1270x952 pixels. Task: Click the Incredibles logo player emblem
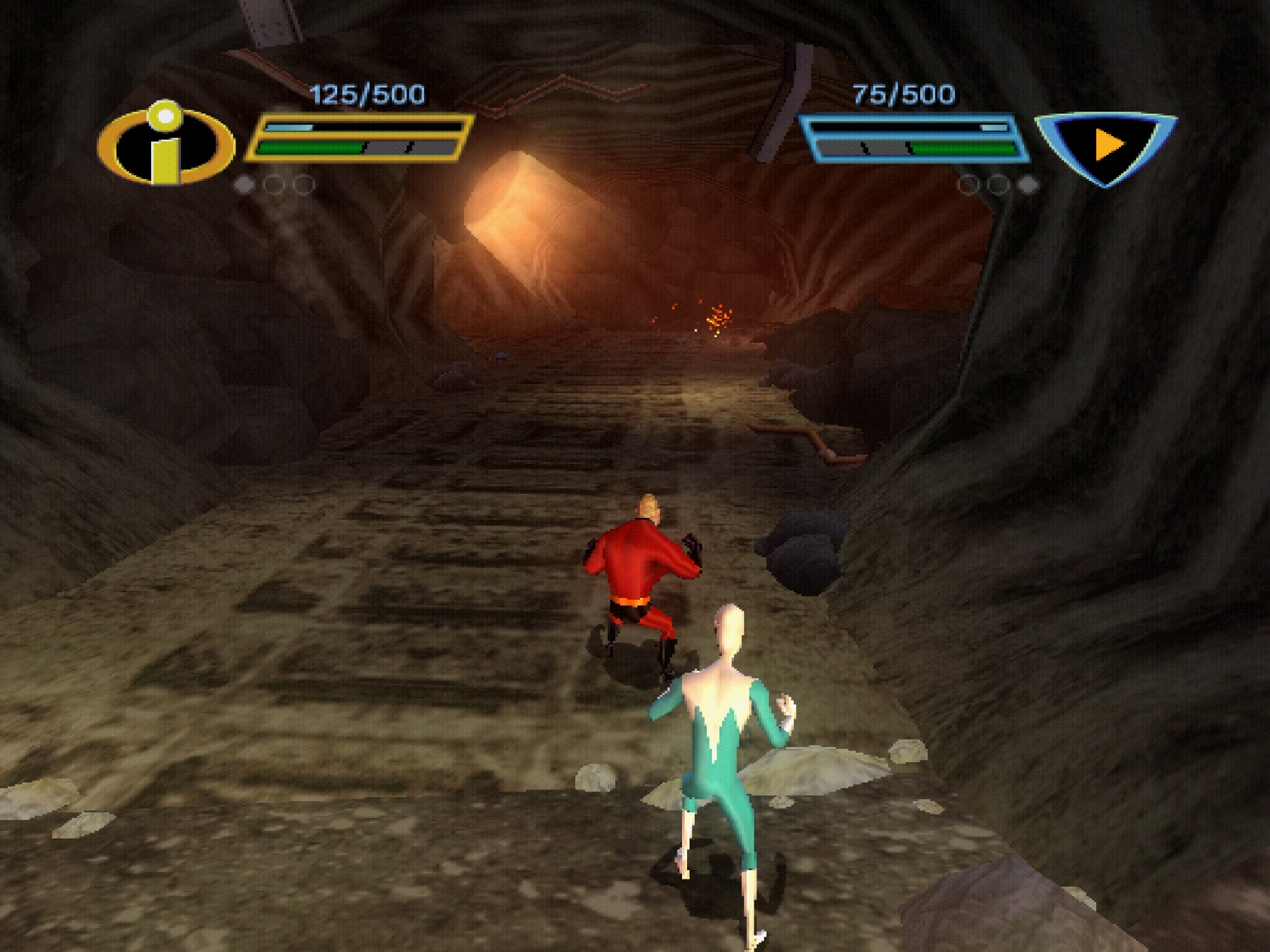click(x=166, y=143)
